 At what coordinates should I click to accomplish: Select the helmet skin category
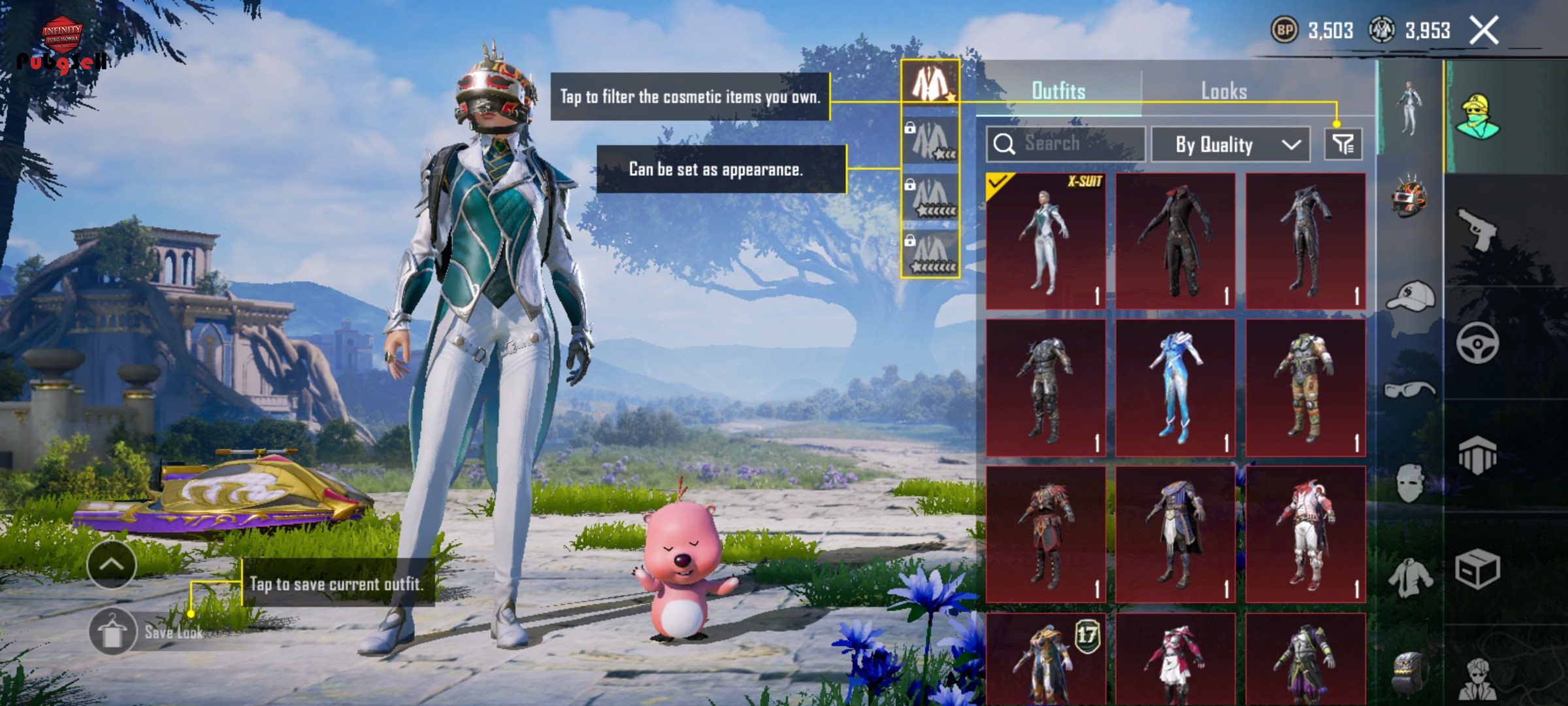point(1410,196)
